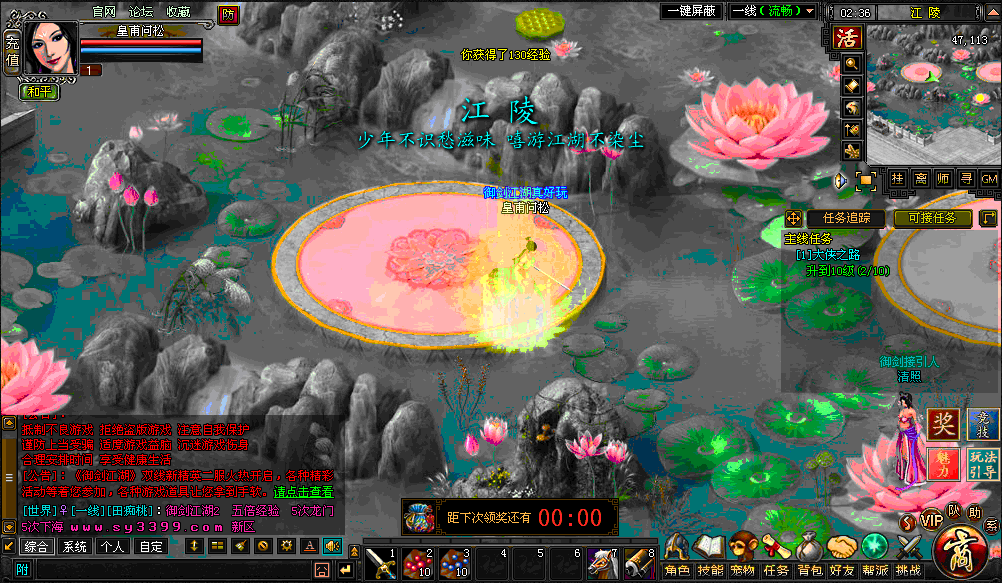Open the red 活 activity button

click(848, 37)
